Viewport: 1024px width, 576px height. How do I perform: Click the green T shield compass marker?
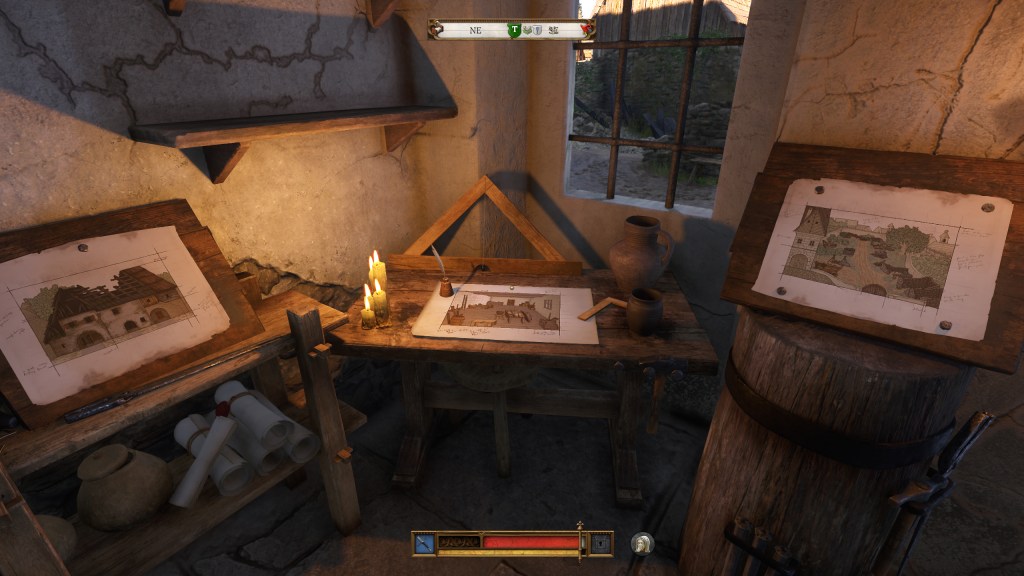pyautogui.click(x=514, y=30)
